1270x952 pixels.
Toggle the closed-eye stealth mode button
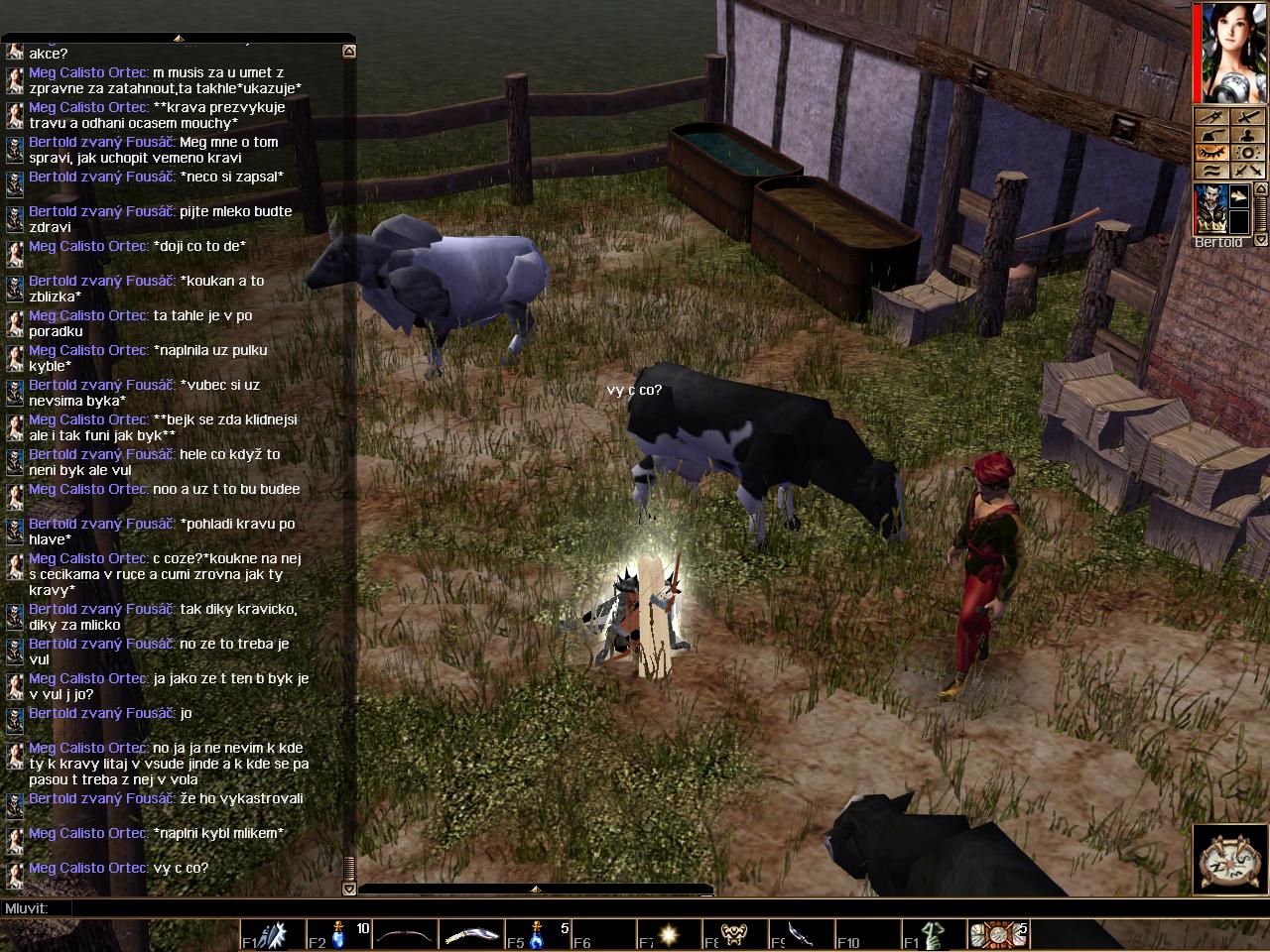tap(1212, 152)
